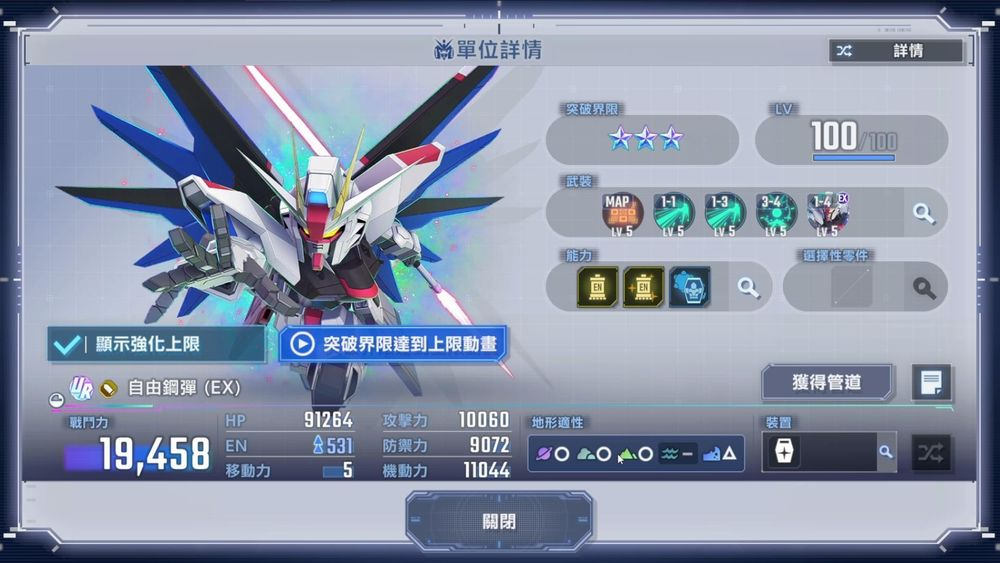Select the 3-4 range weapon icon
1000x563 pixels.
(775, 213)
